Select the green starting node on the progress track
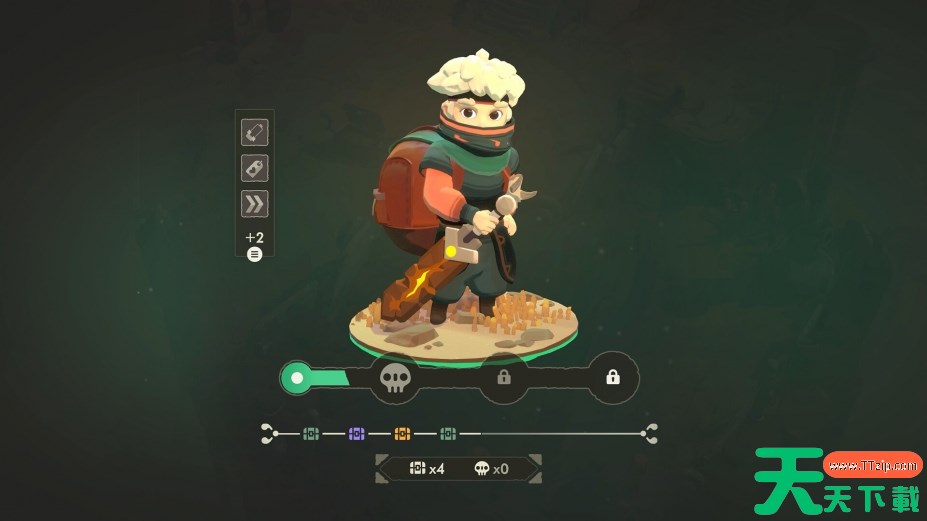The image size is (927, 521). [296, 379]
